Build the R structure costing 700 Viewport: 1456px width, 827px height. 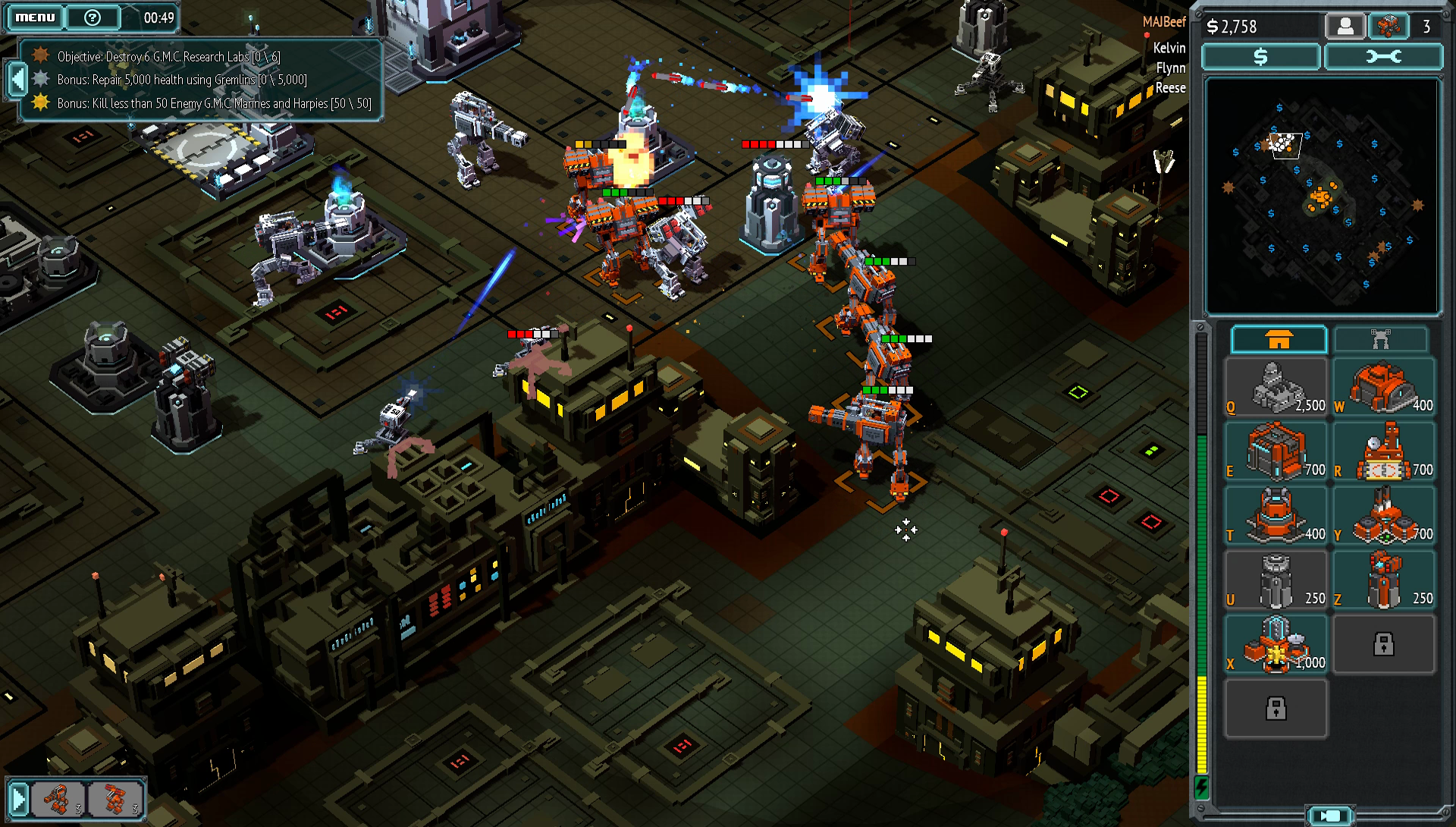pyautogui.click(x=1384, y=452)
